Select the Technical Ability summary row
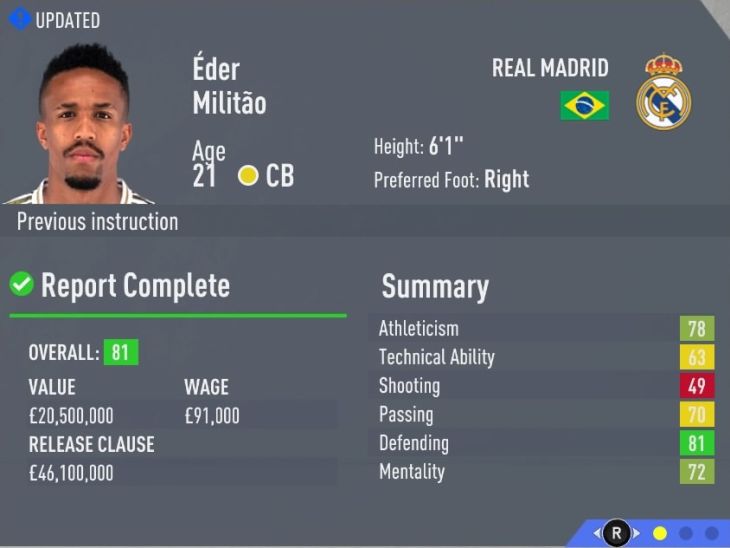Image resolution: width=730 pixels, height=548 pixels. tap(545, 357)
